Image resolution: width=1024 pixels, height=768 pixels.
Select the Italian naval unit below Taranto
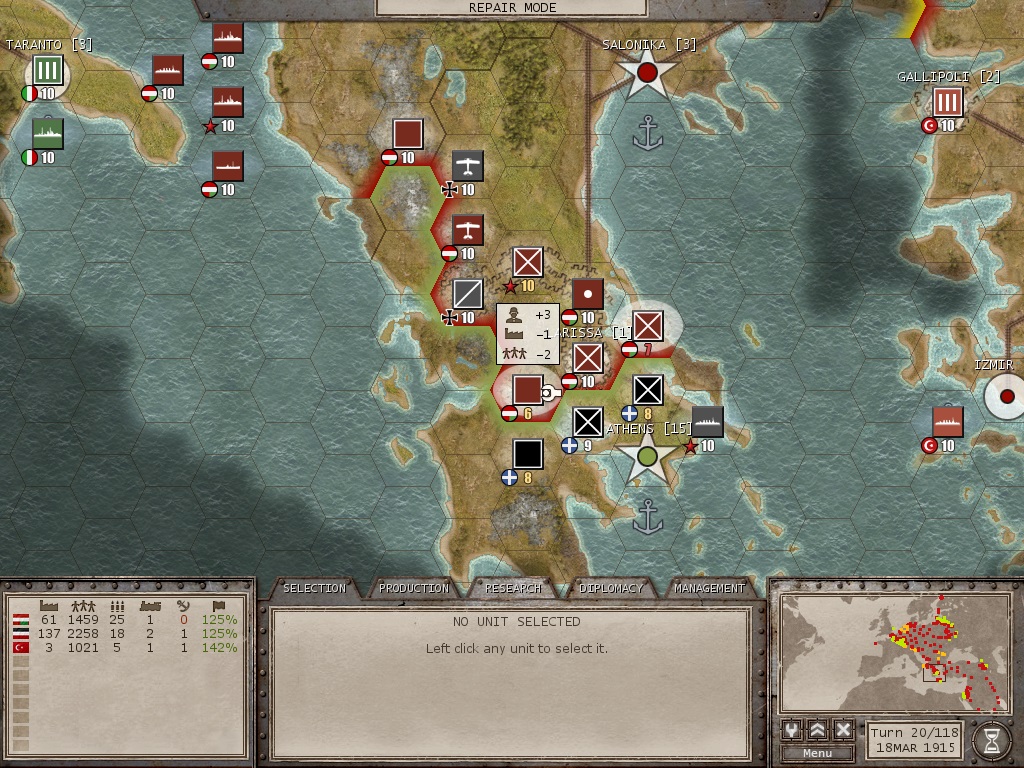47,134
